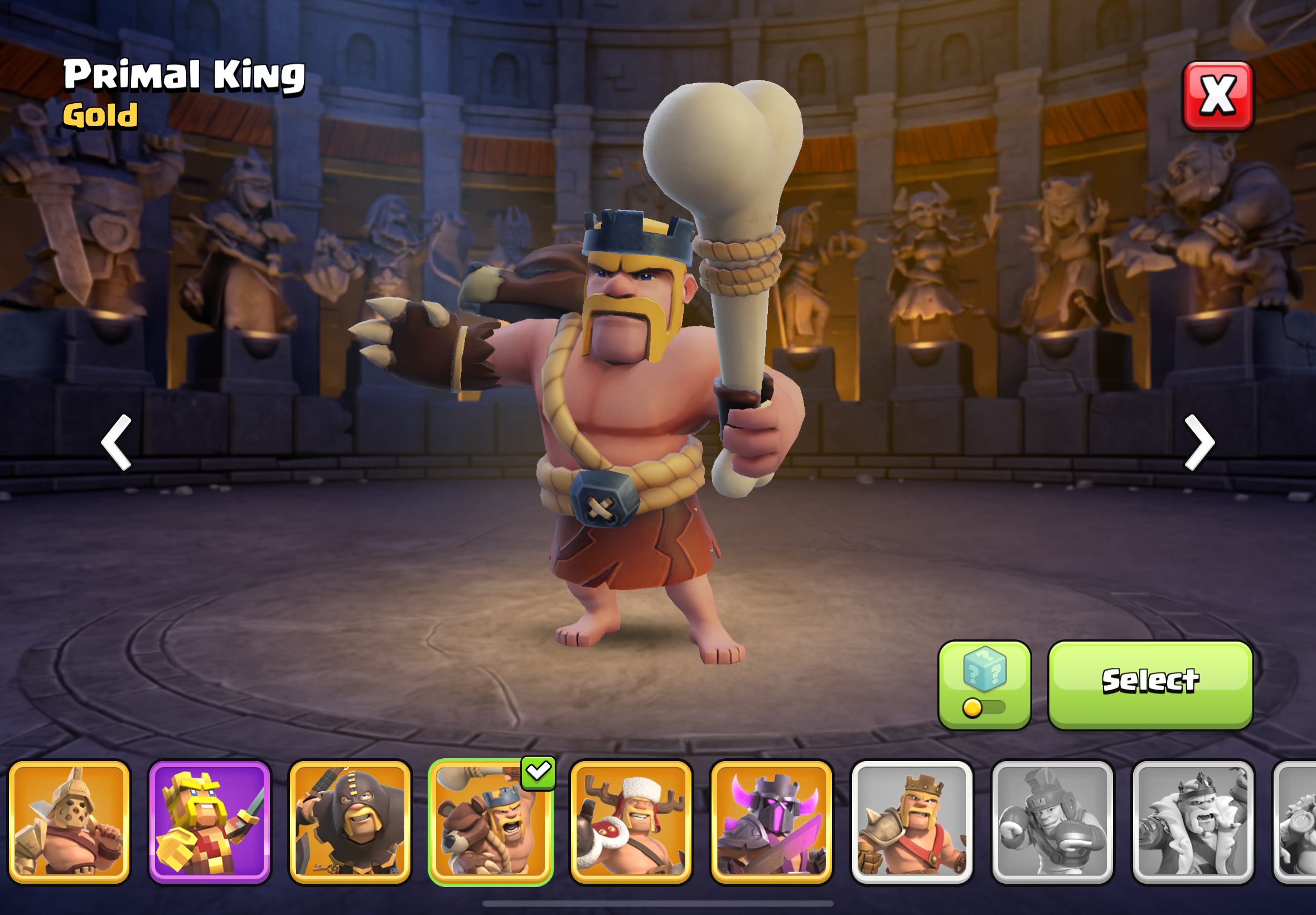1316x915 pixels.
Task: Close the skin preview with the red X
Action: click(1217, 96)
